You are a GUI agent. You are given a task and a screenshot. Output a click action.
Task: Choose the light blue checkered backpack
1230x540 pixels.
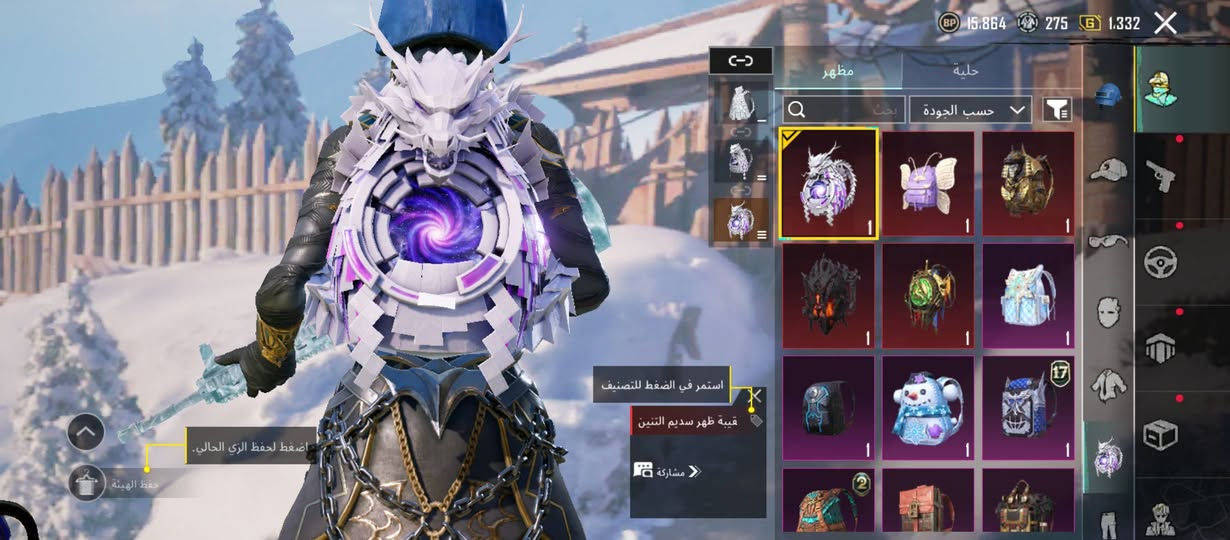pos(1028,296)
